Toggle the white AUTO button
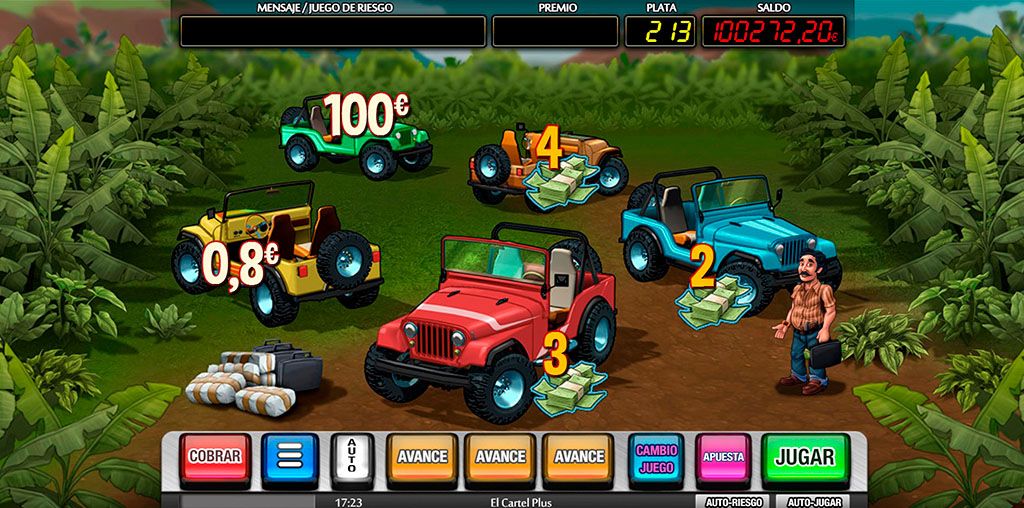 point(352,458)
